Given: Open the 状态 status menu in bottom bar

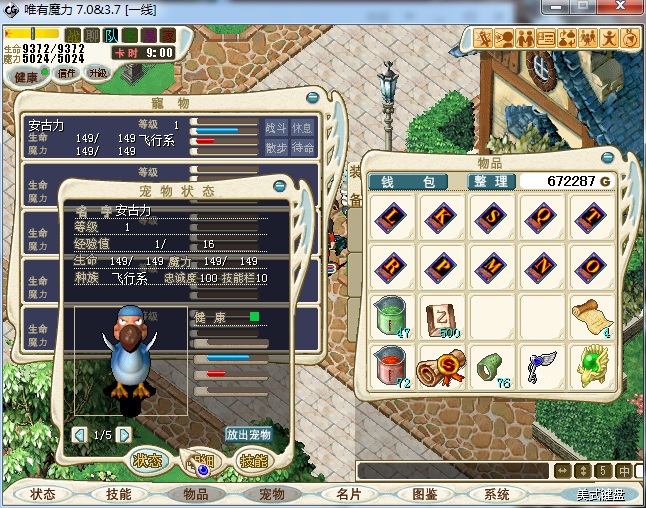Looking at the screenshot, I should pyautogui.click(x=43, y=494).
